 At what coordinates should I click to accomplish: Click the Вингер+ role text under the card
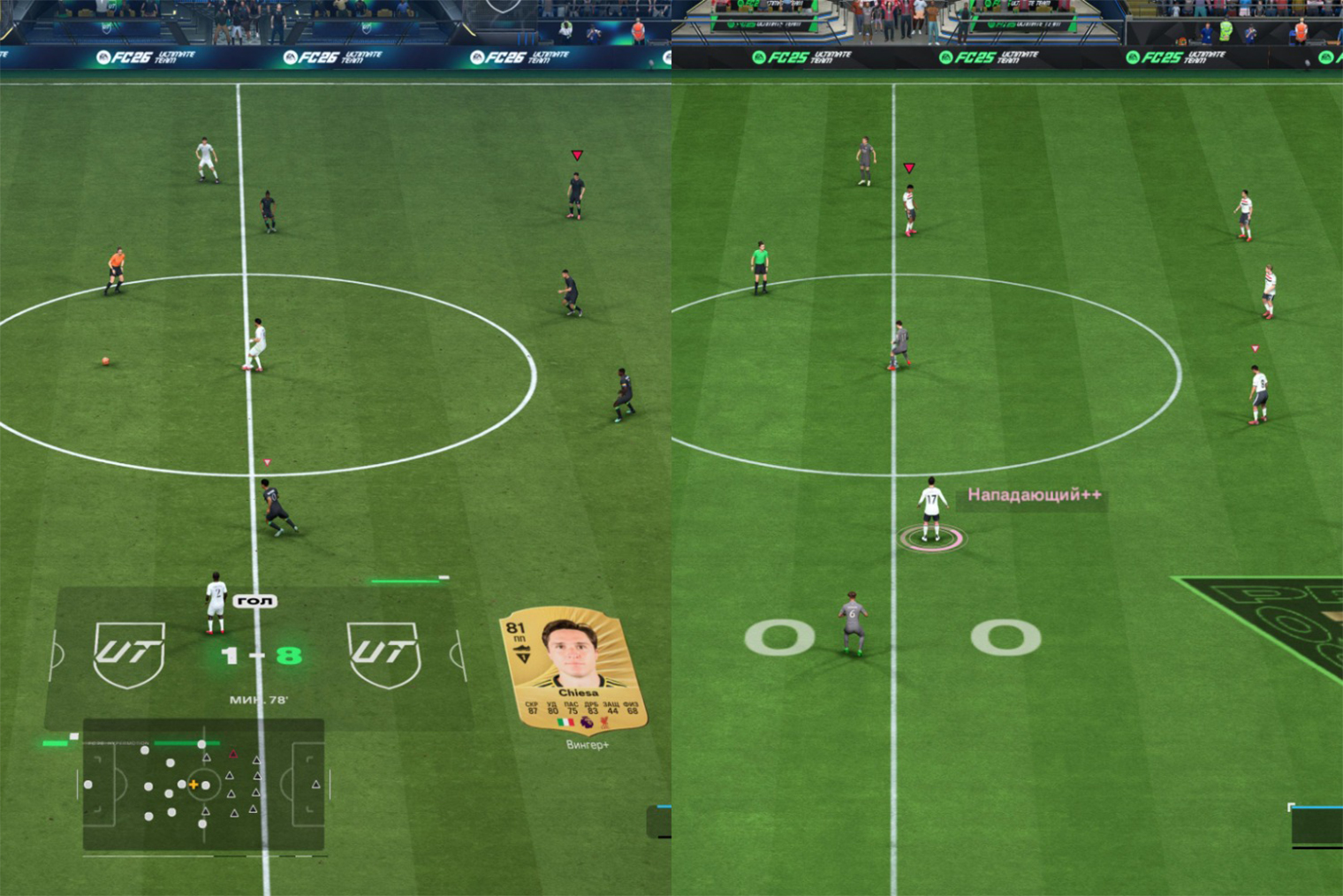click(x=588, y=744)
